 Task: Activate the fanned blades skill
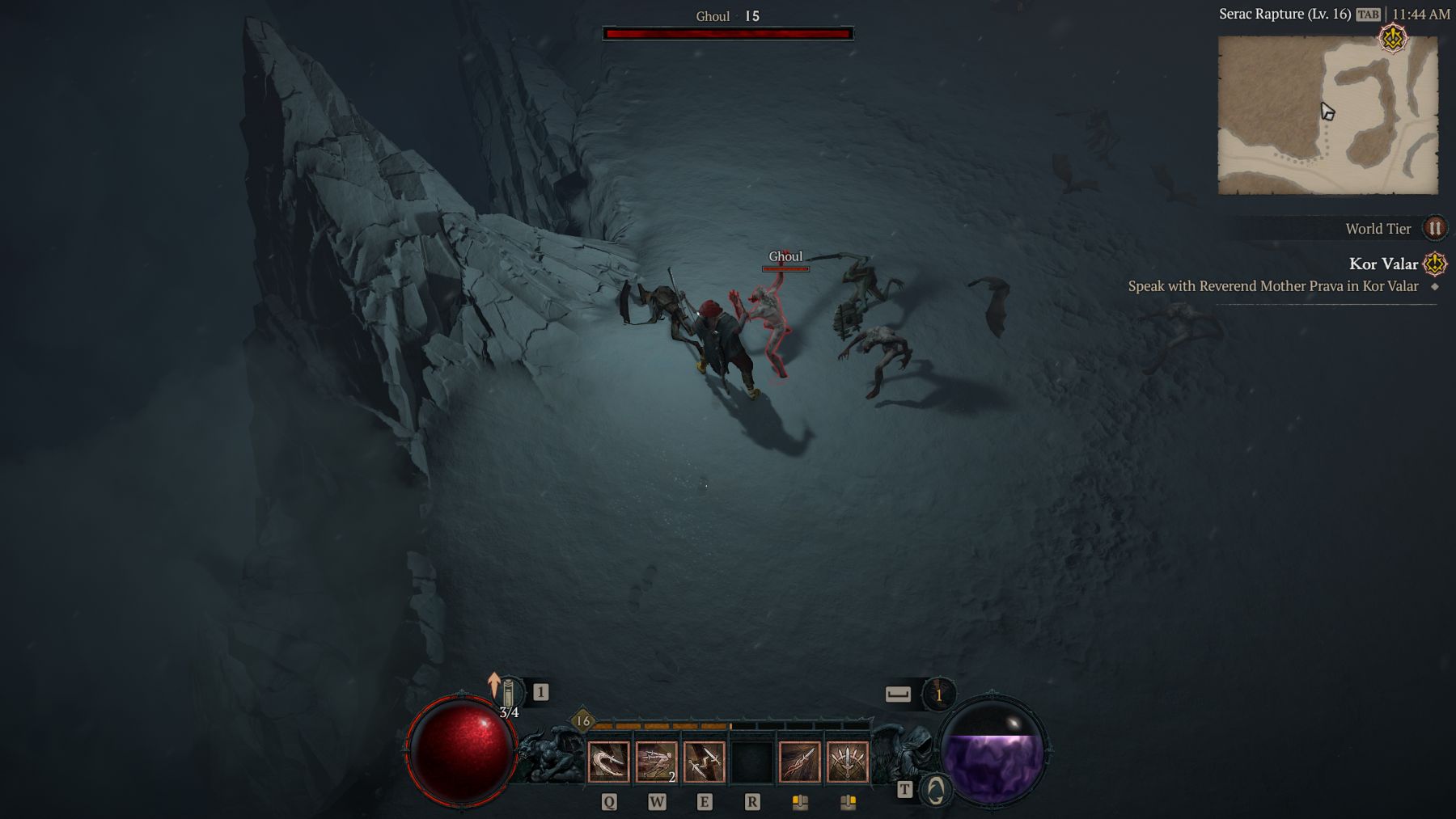pos(847,762)
